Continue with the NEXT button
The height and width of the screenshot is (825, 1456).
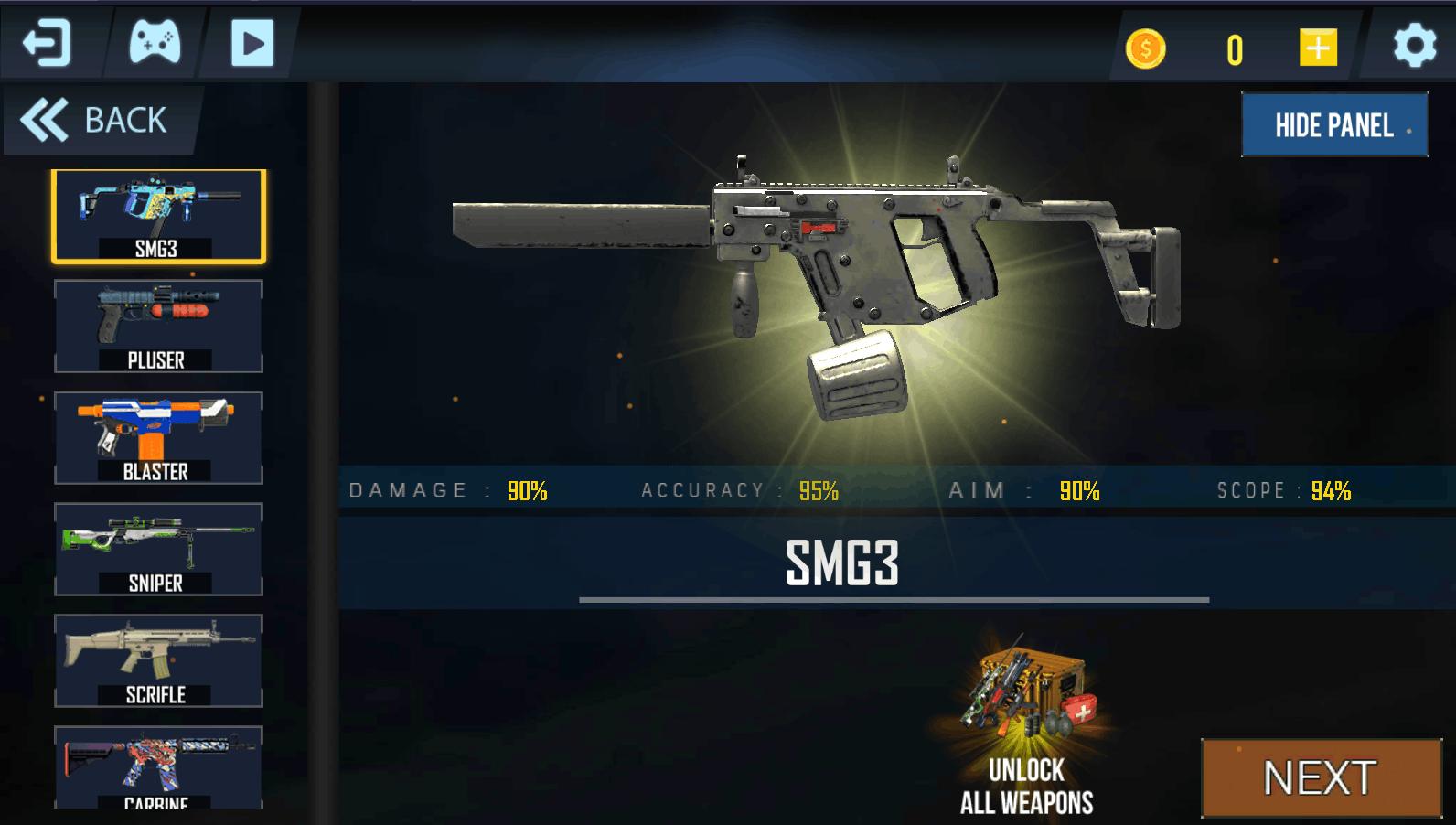click(1320, 778)
